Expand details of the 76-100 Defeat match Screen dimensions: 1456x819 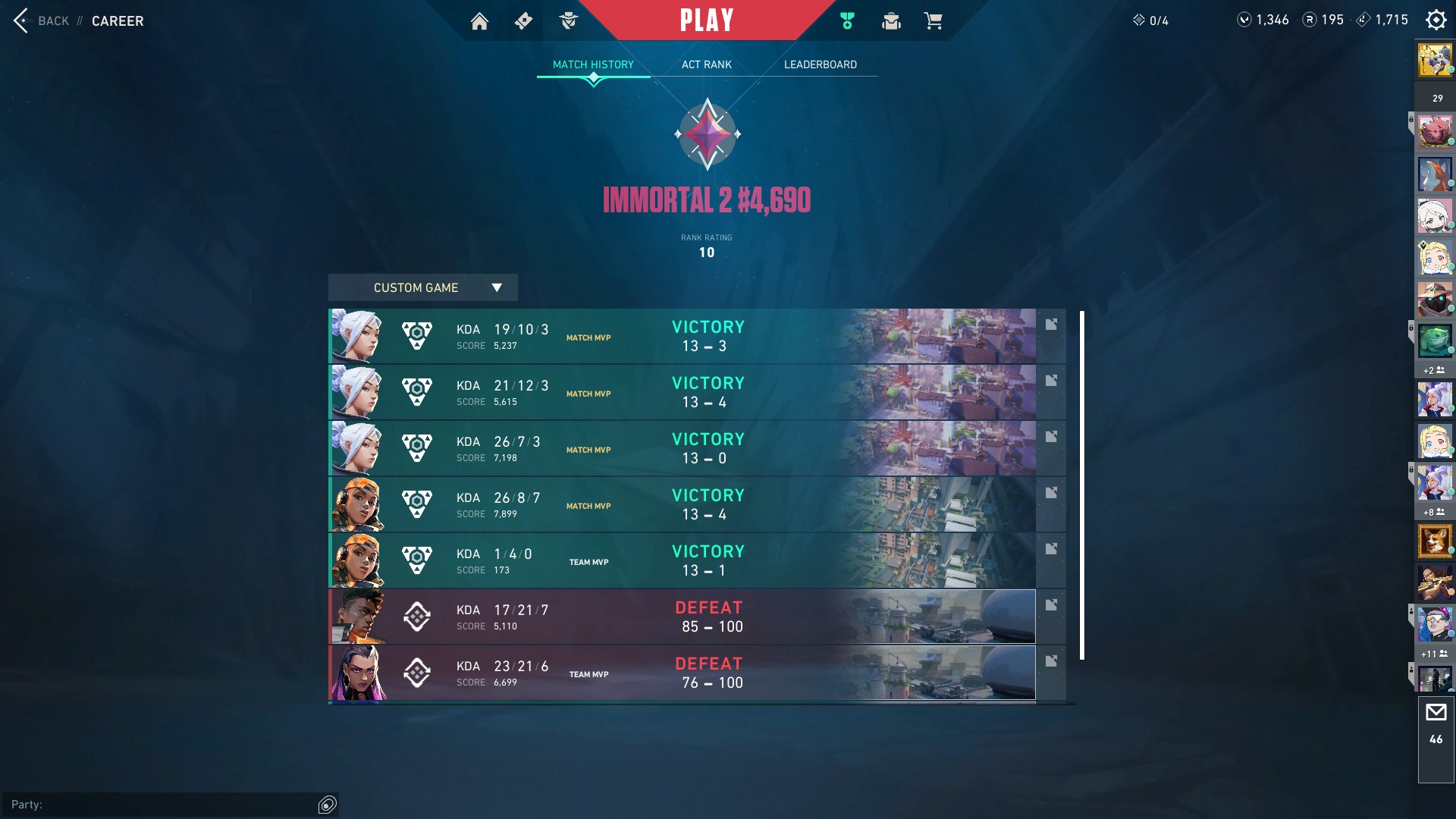1051,661
